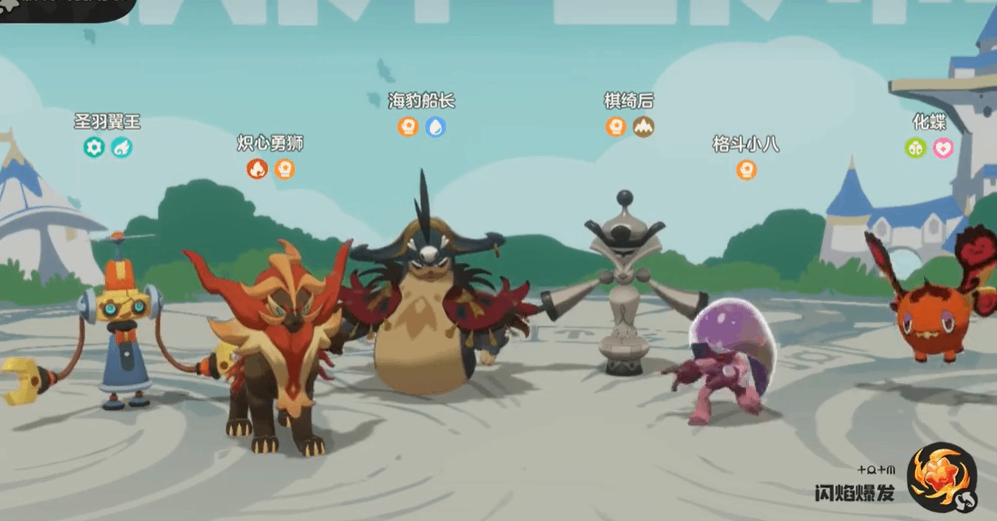
Task: Pick the 棋绮后 name label
Action: click(x=629, y=101)
